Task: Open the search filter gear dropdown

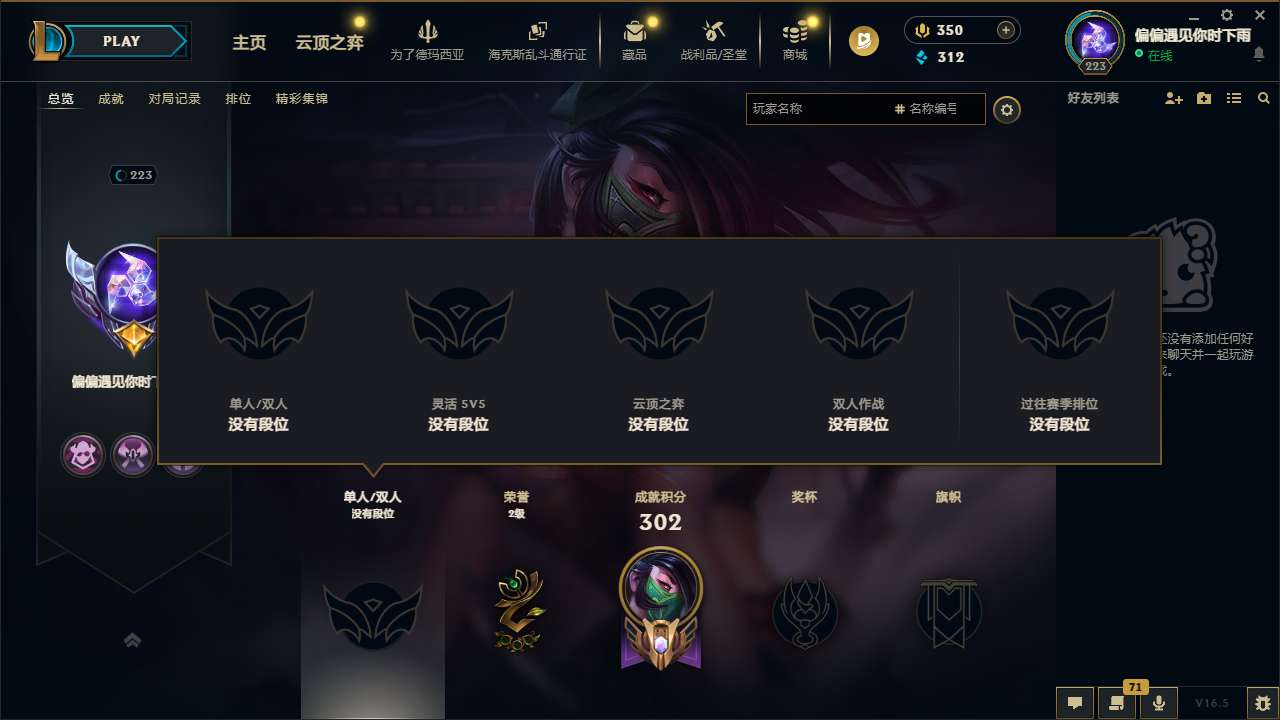Action: (1007, 110)
